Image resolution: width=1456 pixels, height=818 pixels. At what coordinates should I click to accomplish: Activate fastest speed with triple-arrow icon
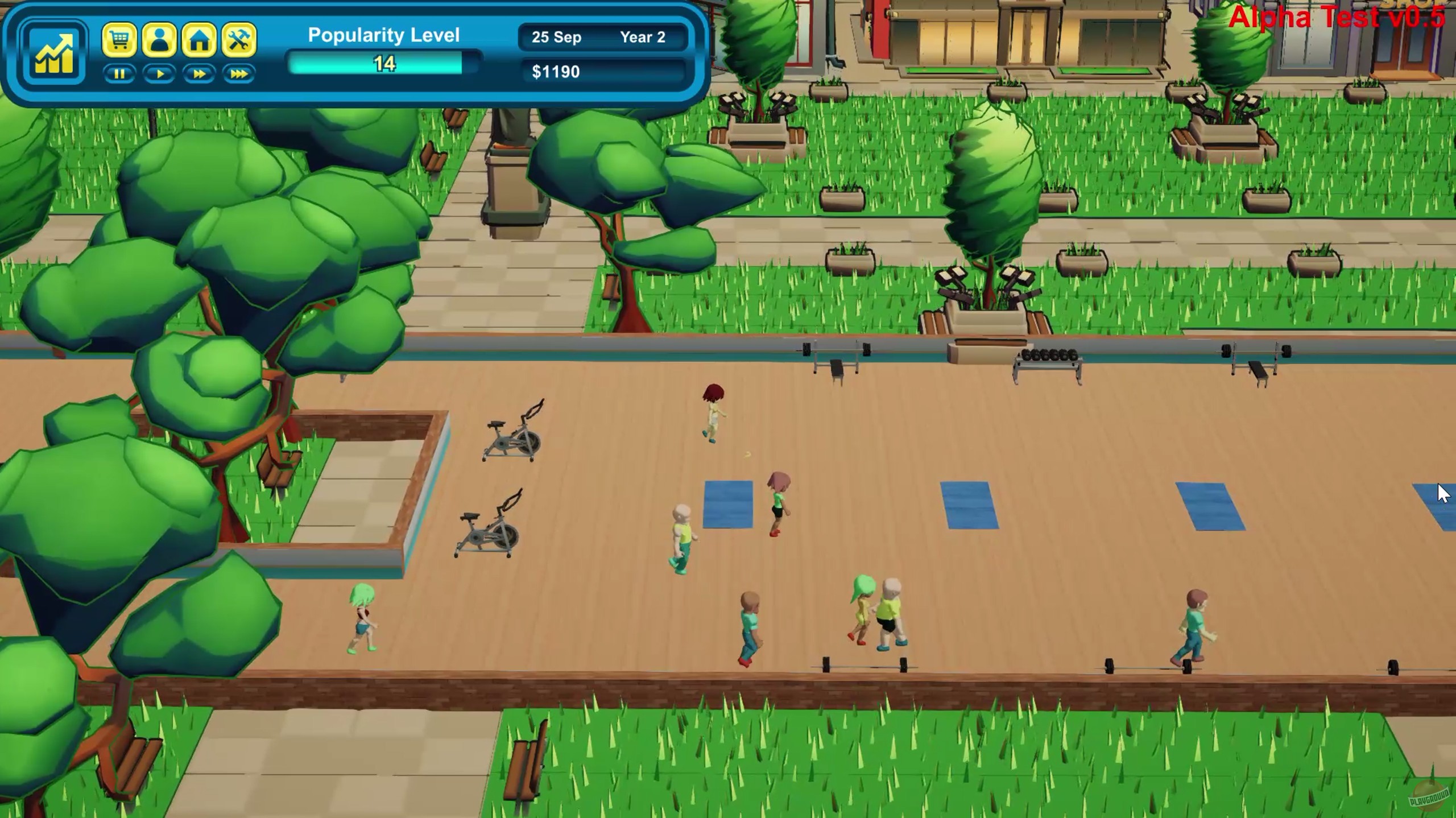[x=239, y=73]
